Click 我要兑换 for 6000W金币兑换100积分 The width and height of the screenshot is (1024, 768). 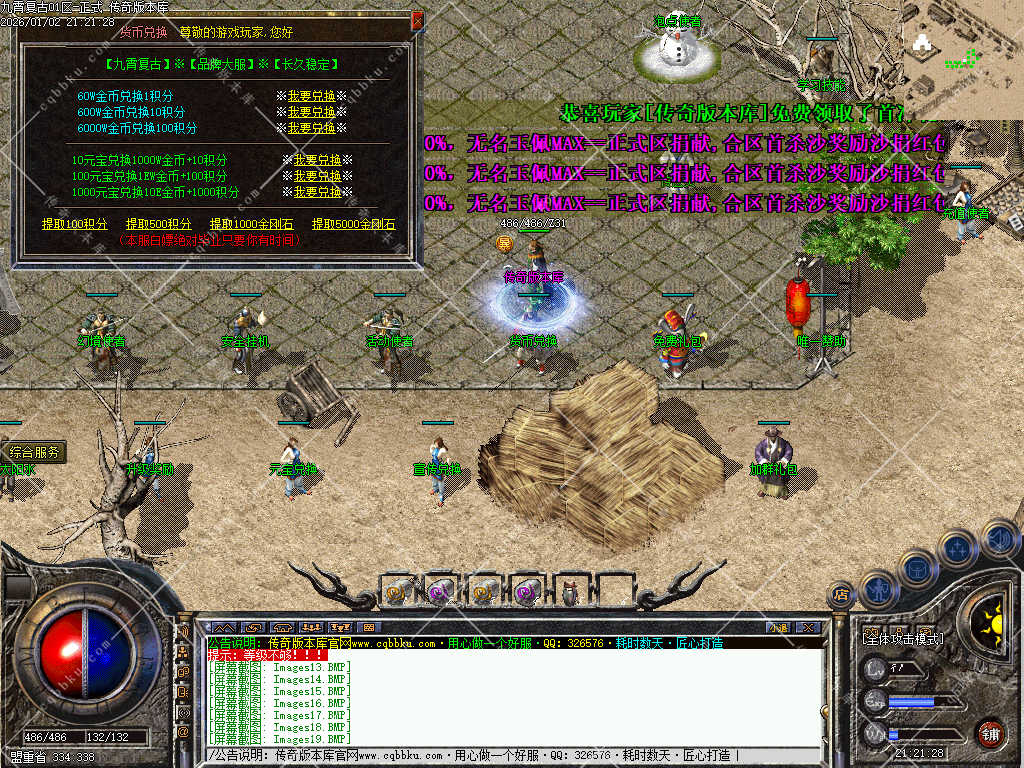tap(311, 128)
